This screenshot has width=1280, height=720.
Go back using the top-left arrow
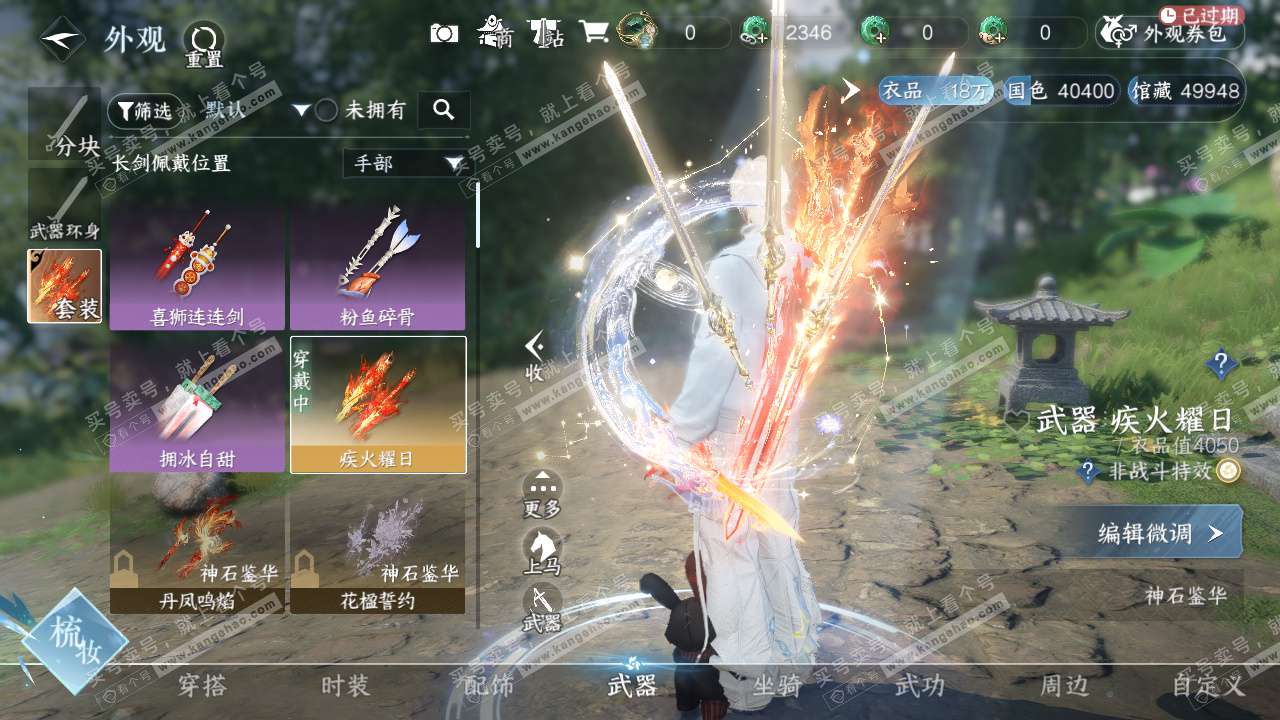point(62,39)
